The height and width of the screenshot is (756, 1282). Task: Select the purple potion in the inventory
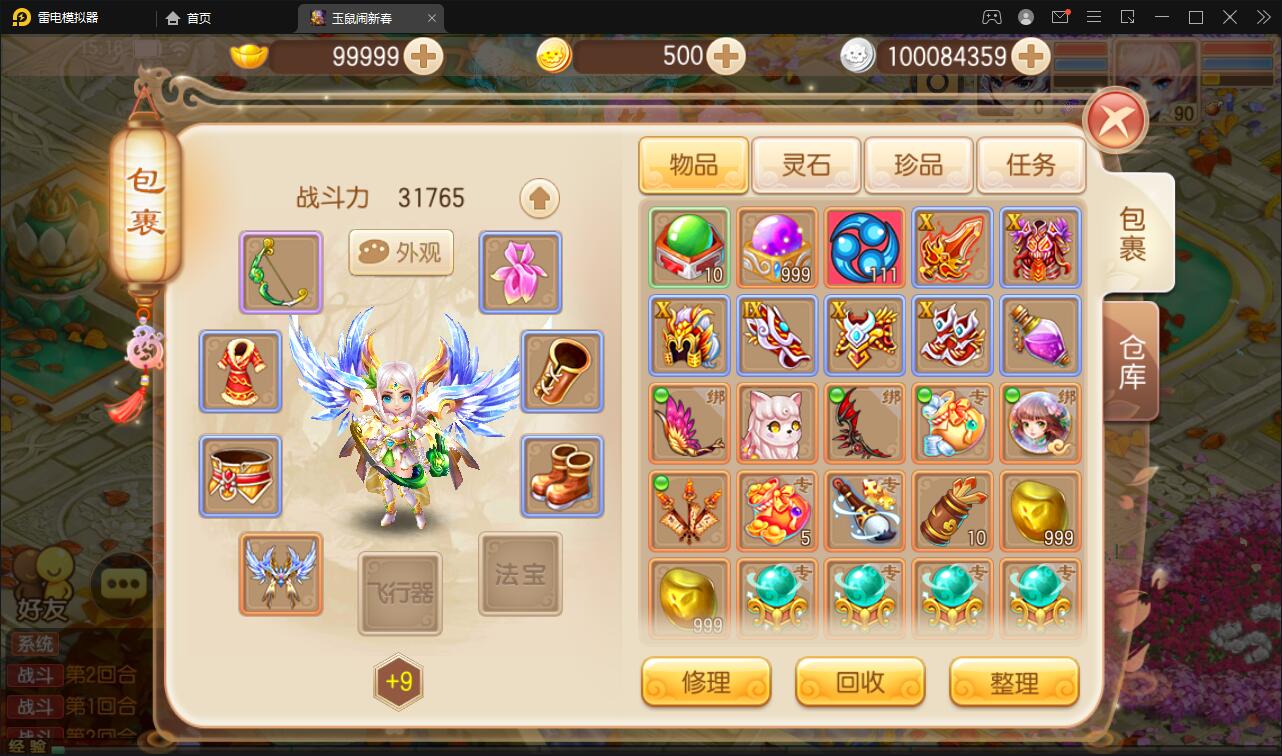(x=1040, y=335)
